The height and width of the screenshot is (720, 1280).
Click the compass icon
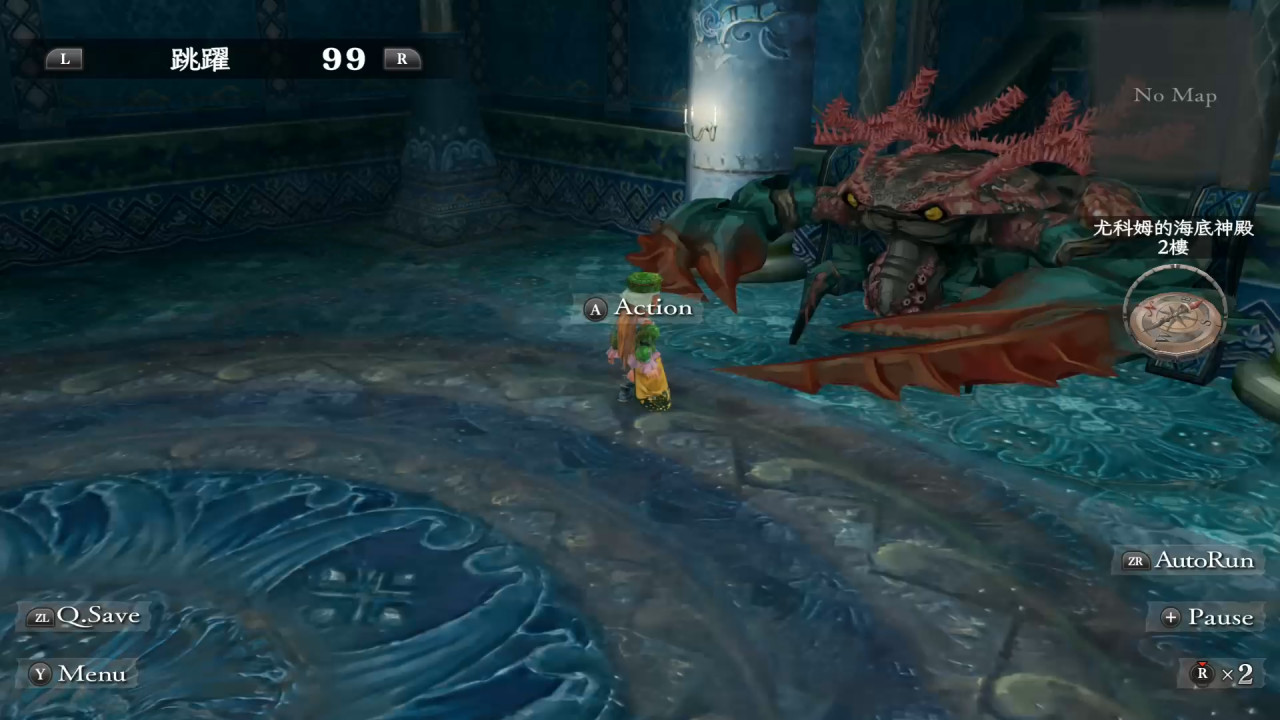(x=1175, y=322)
